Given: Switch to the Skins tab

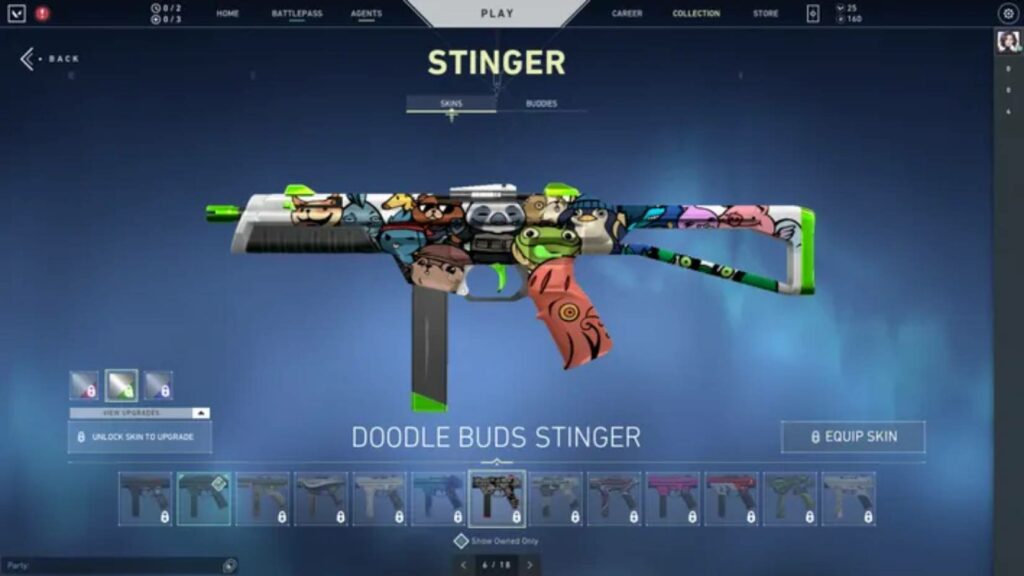Looking at the screenshot, I should coord(451,104).
